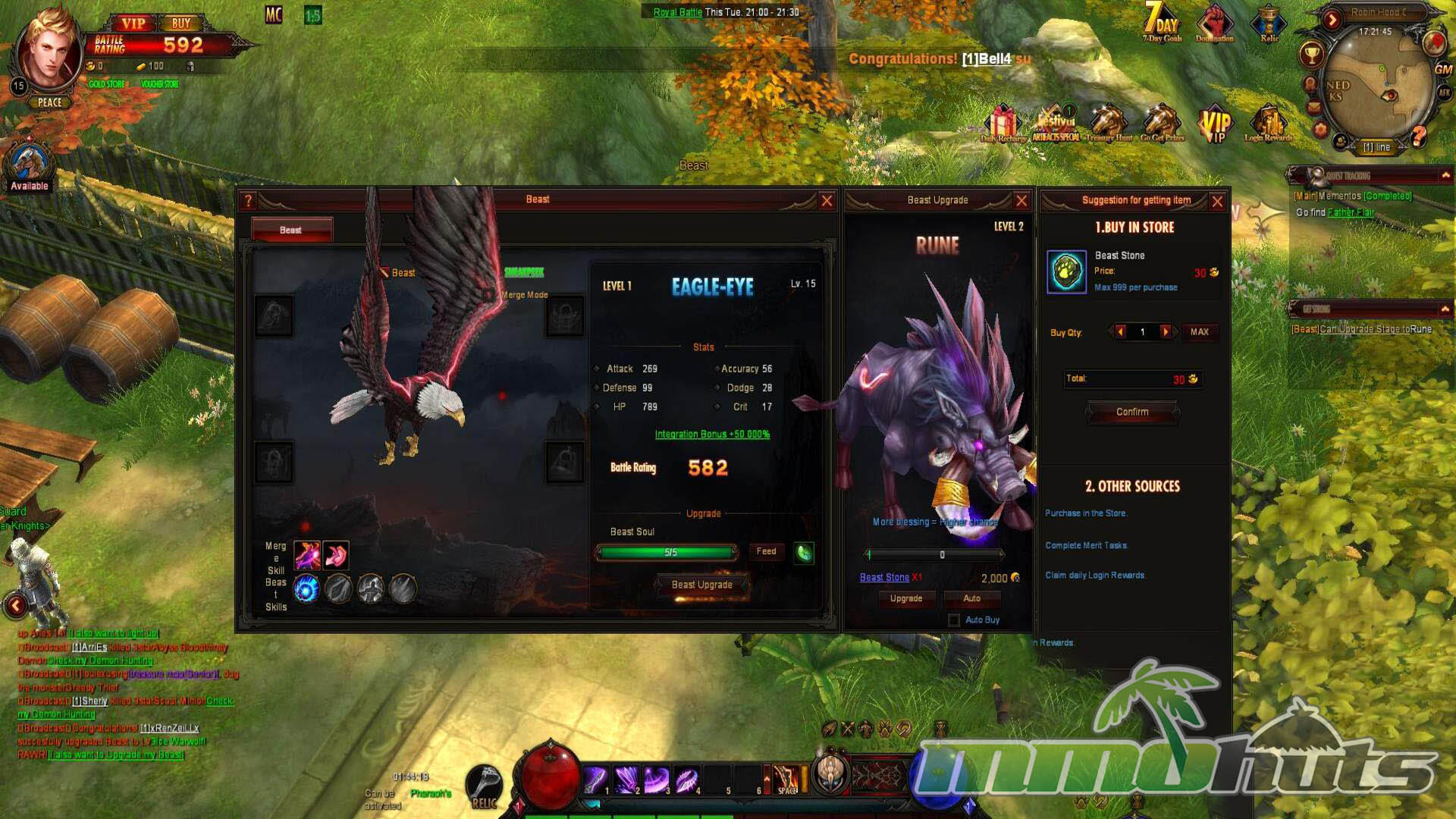Follow the Father Flair quest link
This screenshot has height=819, width=1456.
[x=1351, y=213]
